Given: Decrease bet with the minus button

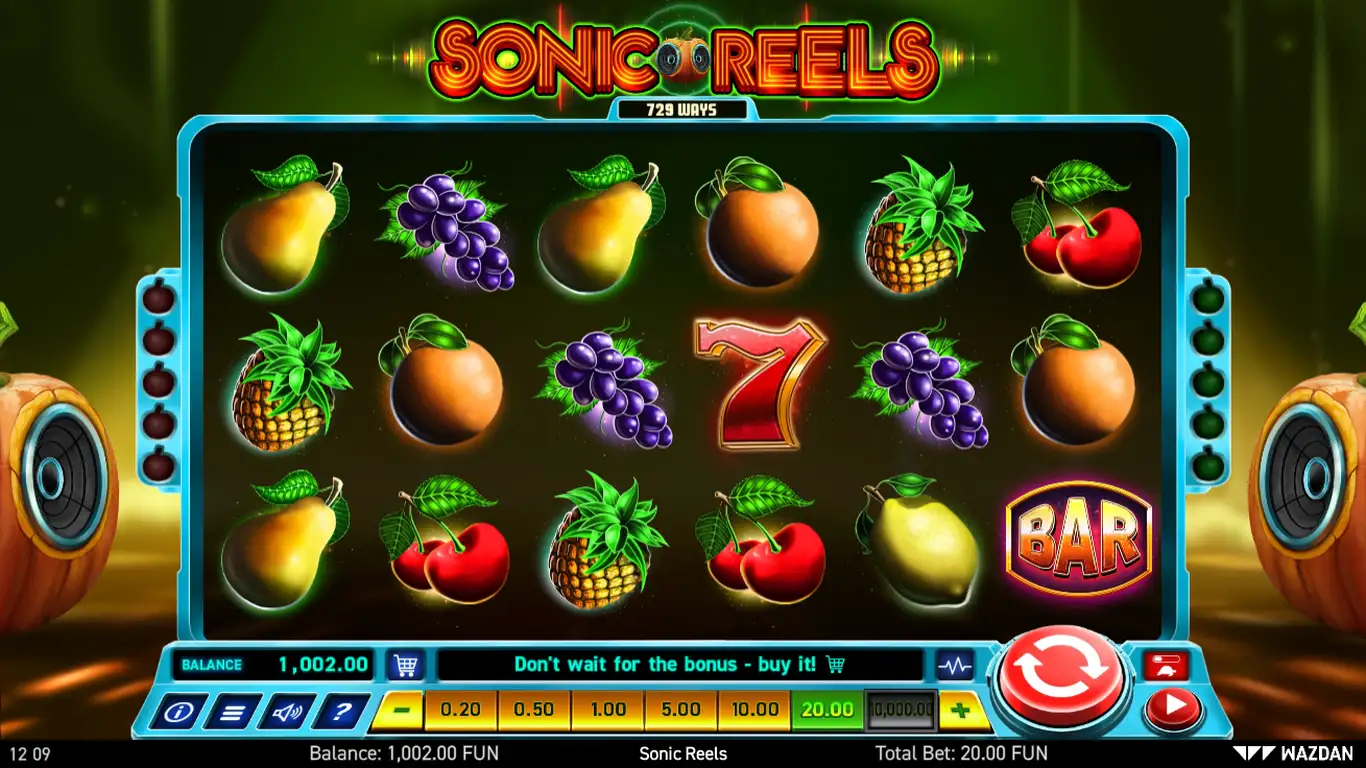Looking at the screenshot, I should 402,710.
